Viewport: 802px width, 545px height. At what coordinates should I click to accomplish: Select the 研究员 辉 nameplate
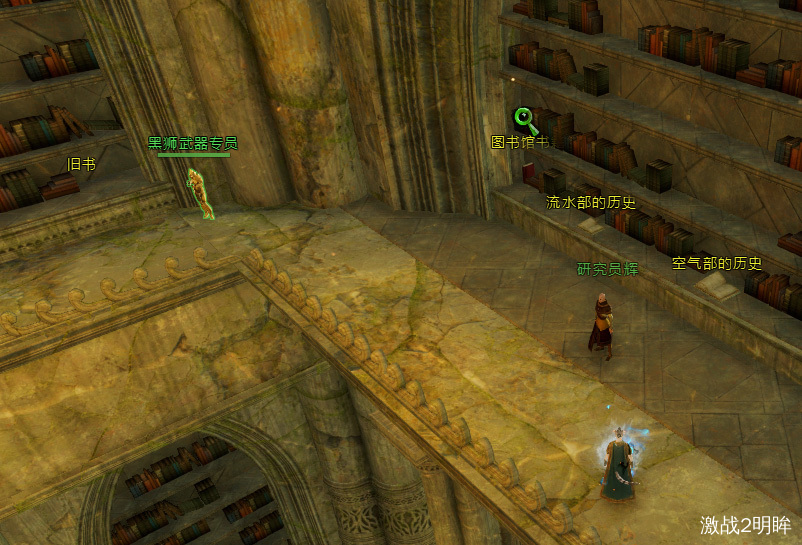(607, 269)
